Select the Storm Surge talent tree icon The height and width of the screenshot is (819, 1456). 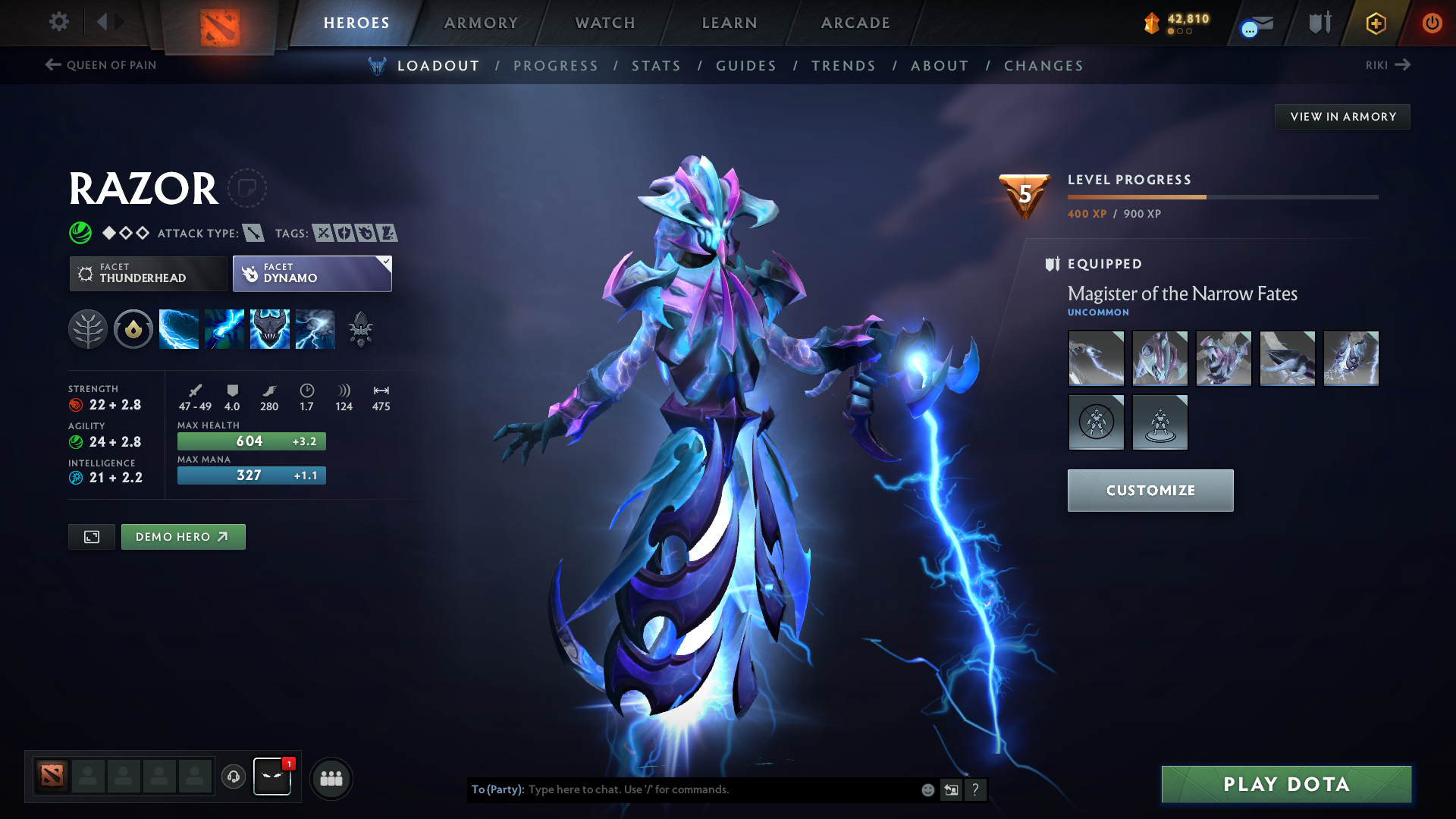88,328
